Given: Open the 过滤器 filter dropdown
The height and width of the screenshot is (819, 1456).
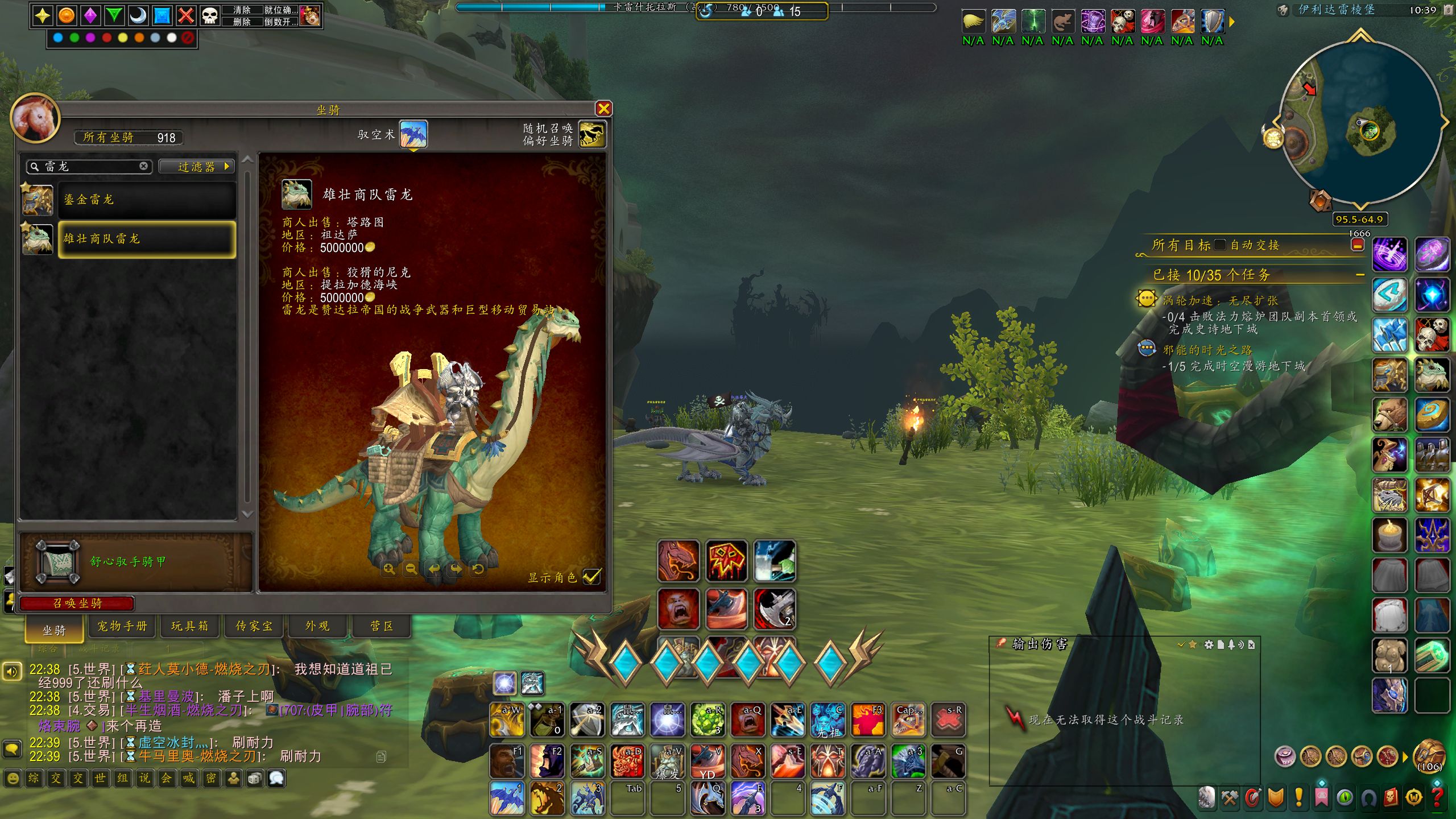Looking at the screenshot, I should 196,167.
